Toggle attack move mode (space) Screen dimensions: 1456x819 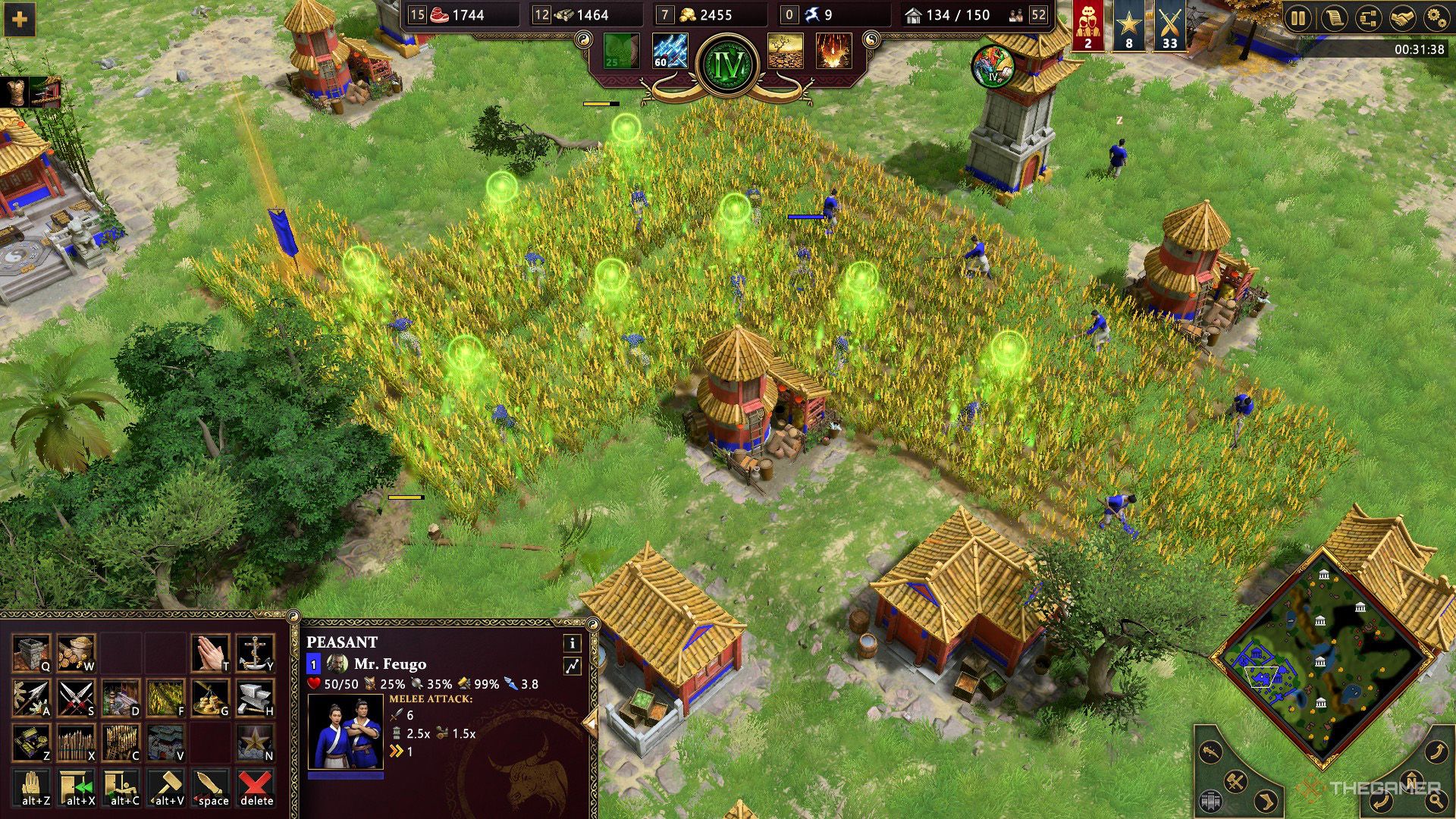209,787
